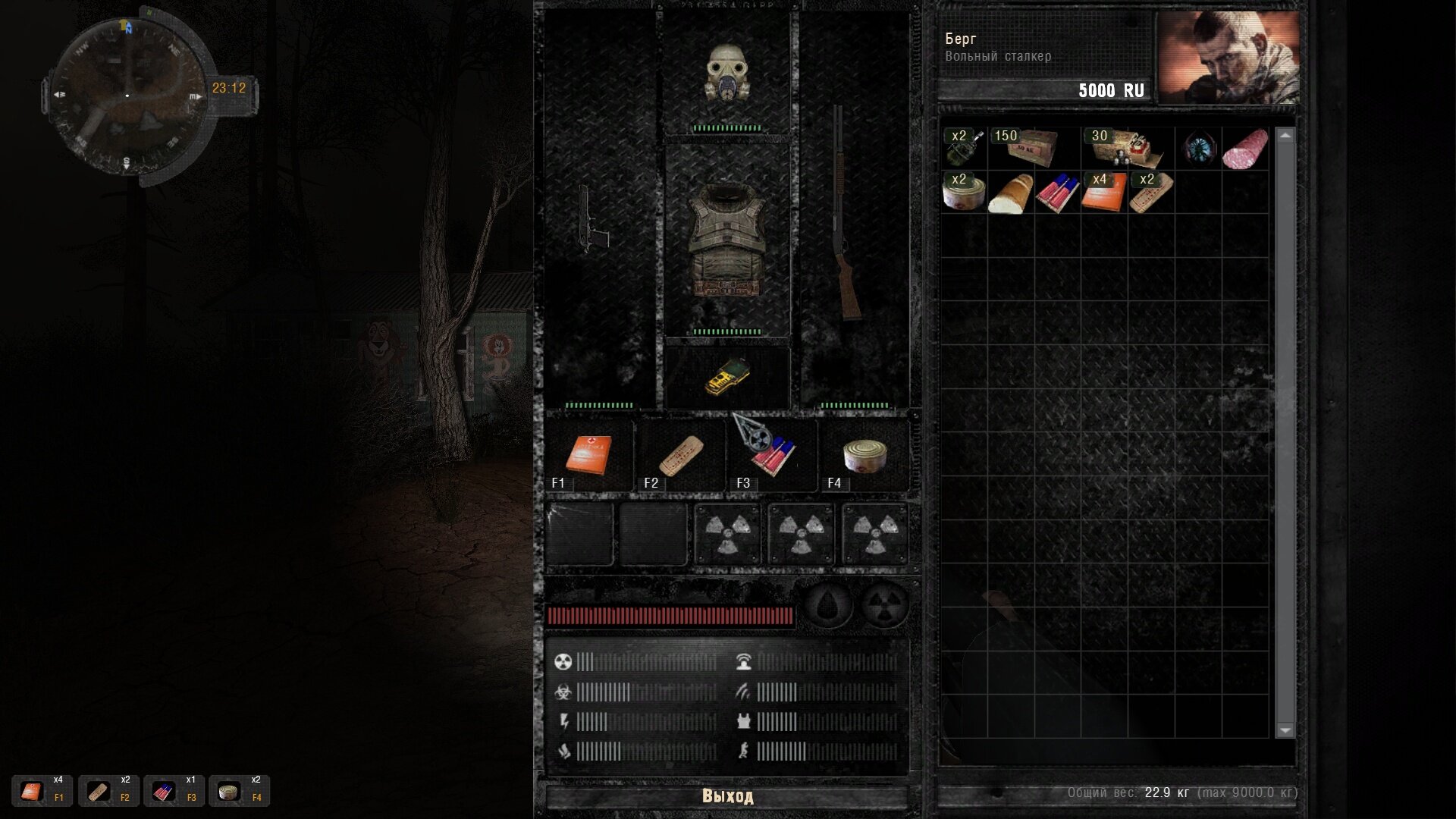
Task: Pick the equipped pistol slot
Action: click(593, 220)
